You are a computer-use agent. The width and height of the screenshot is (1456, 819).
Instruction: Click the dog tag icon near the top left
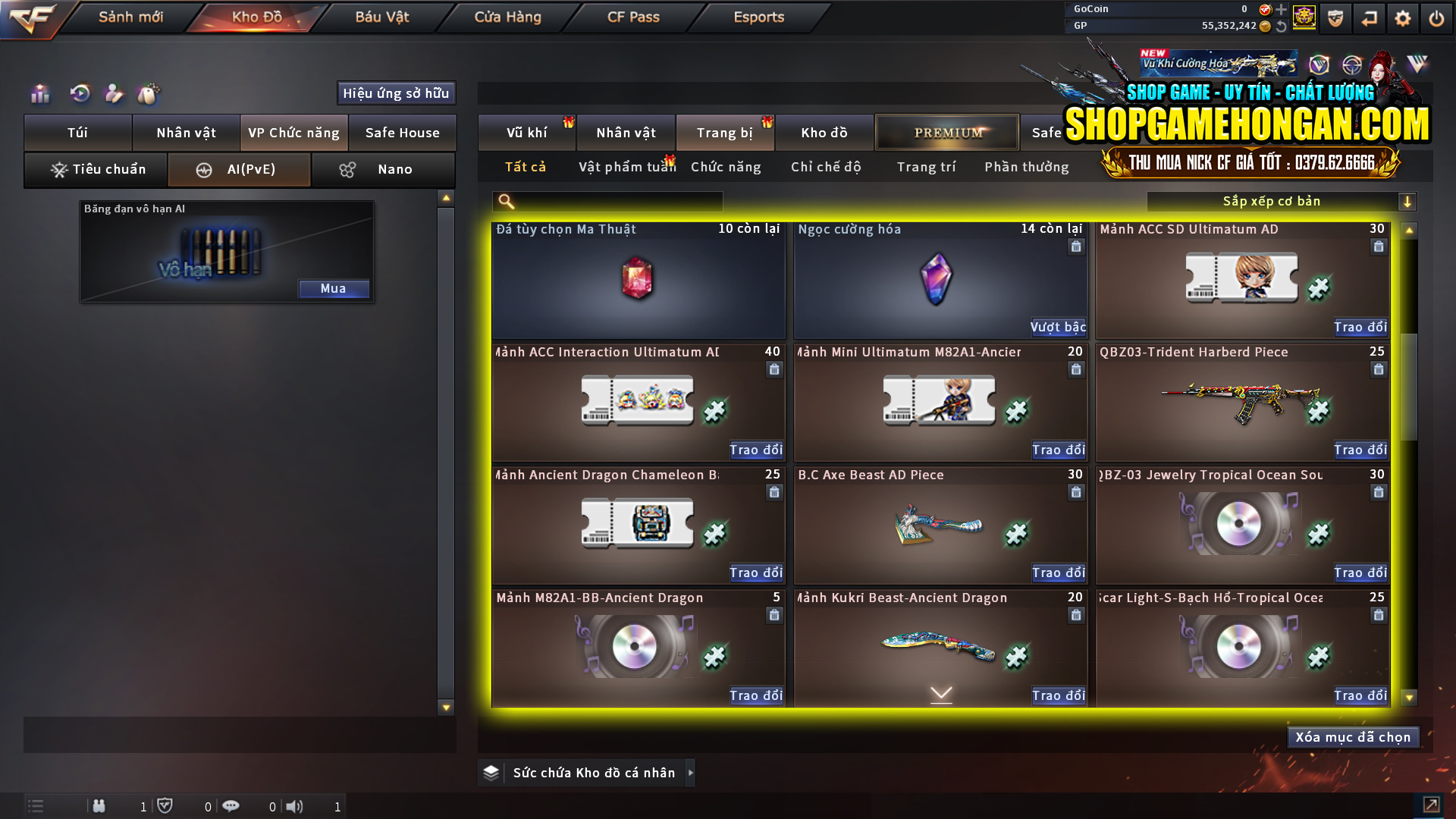click(149, 94)
